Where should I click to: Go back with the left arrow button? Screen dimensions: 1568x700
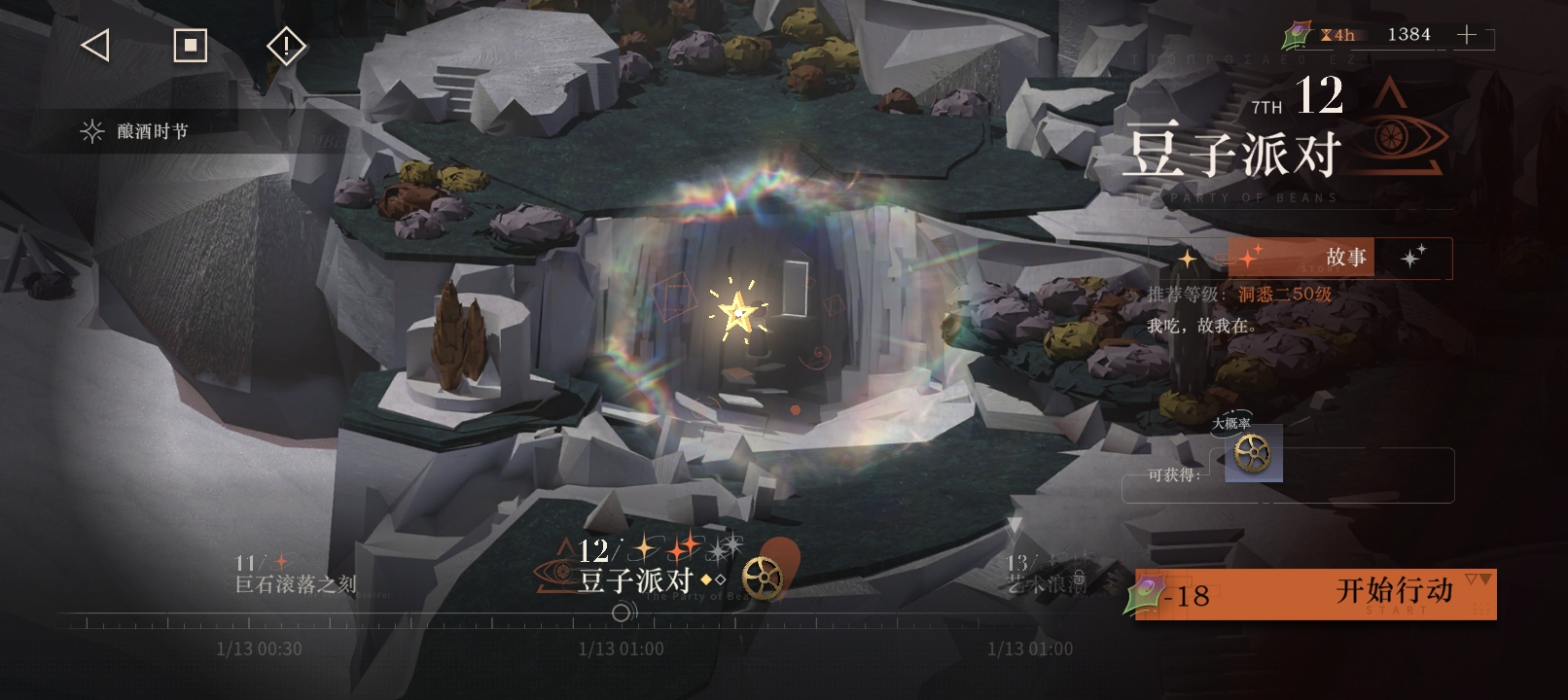[94, 45]
